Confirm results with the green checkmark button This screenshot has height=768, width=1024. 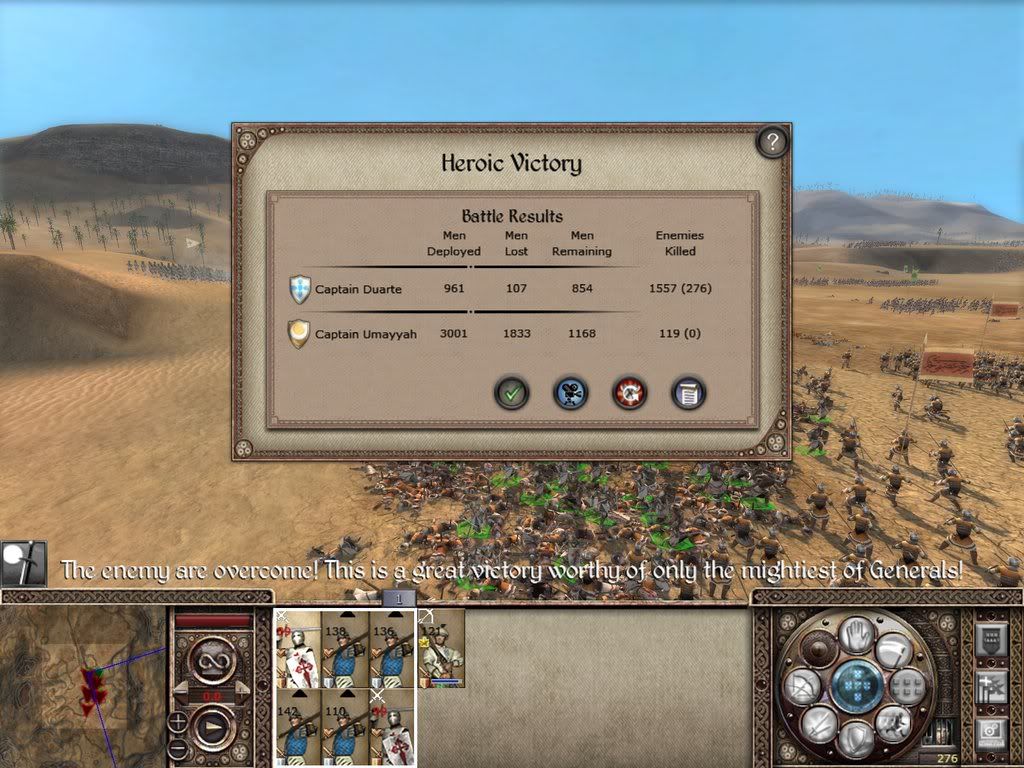(x=512, y=393)
